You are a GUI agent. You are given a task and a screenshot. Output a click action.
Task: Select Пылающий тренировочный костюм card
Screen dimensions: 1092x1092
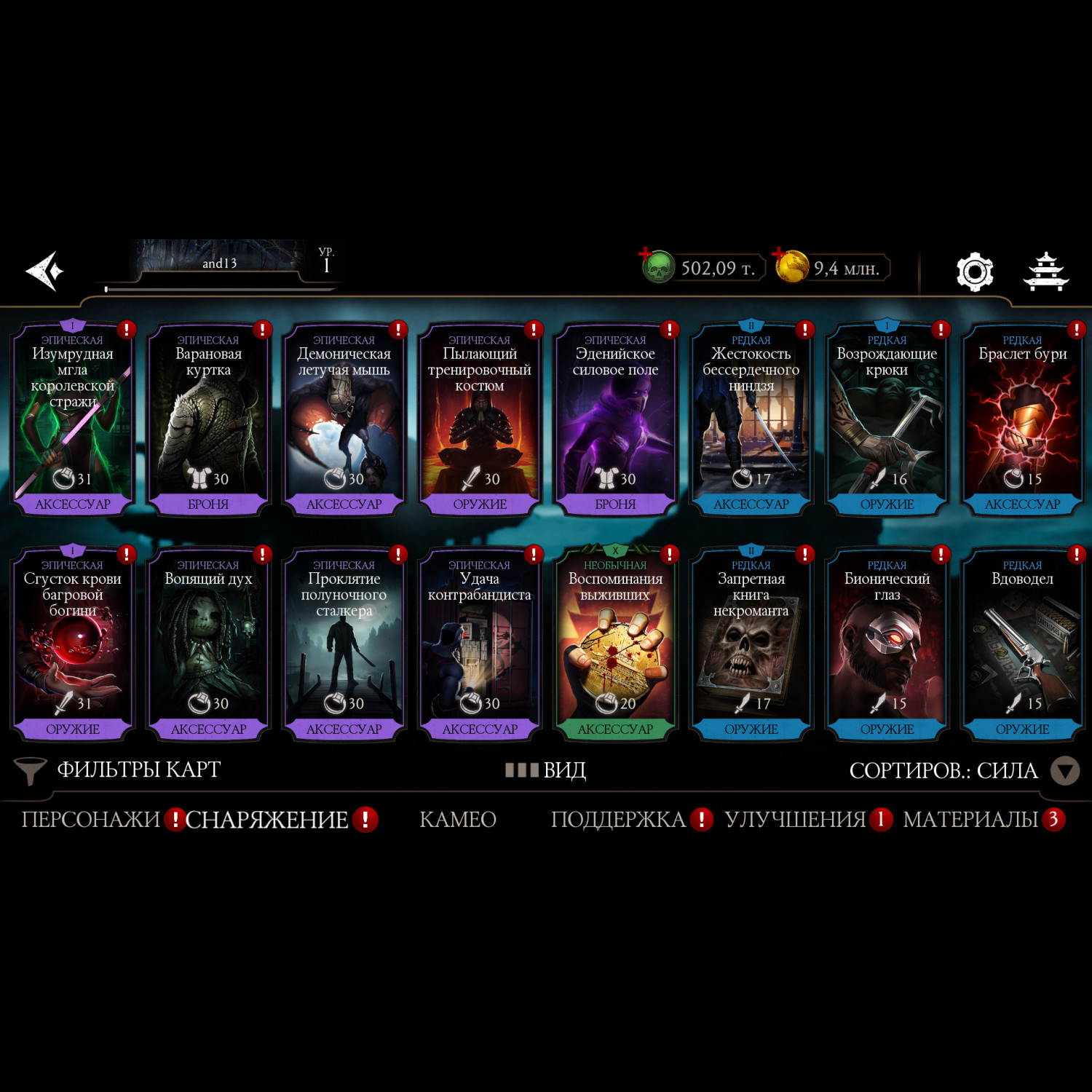coord(480,419)
